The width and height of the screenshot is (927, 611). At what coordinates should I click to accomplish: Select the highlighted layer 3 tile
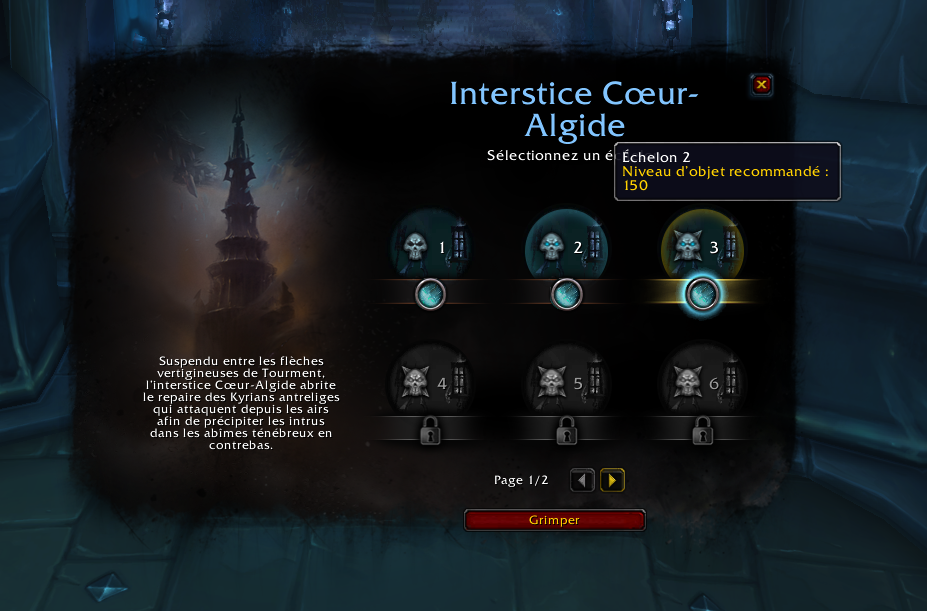click(x=702, y=248)
